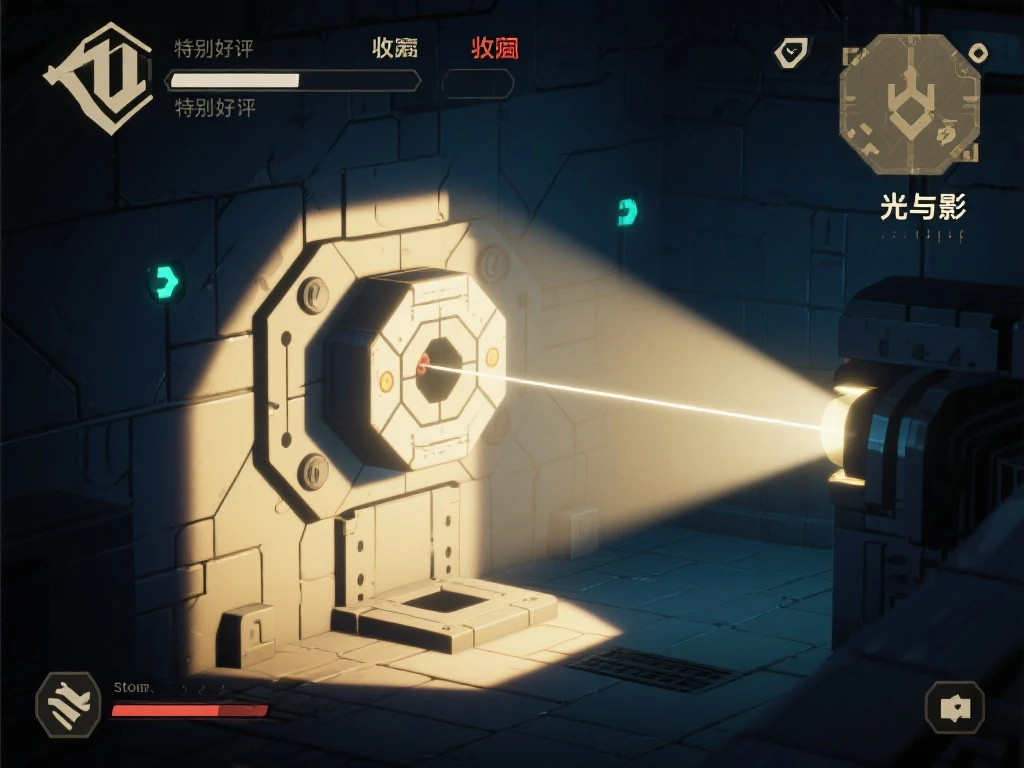Activate the octagonal claw ability icon

click(68, 705)
